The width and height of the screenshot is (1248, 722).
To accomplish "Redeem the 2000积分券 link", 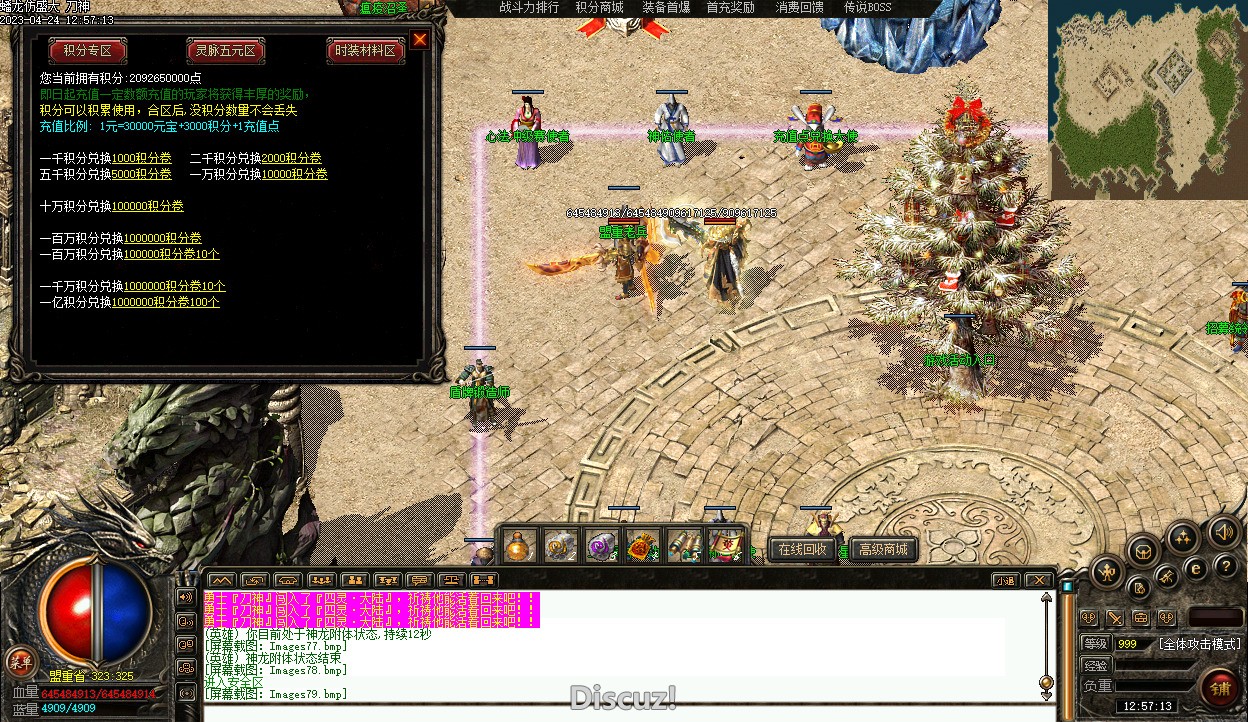I will point(292,158).
